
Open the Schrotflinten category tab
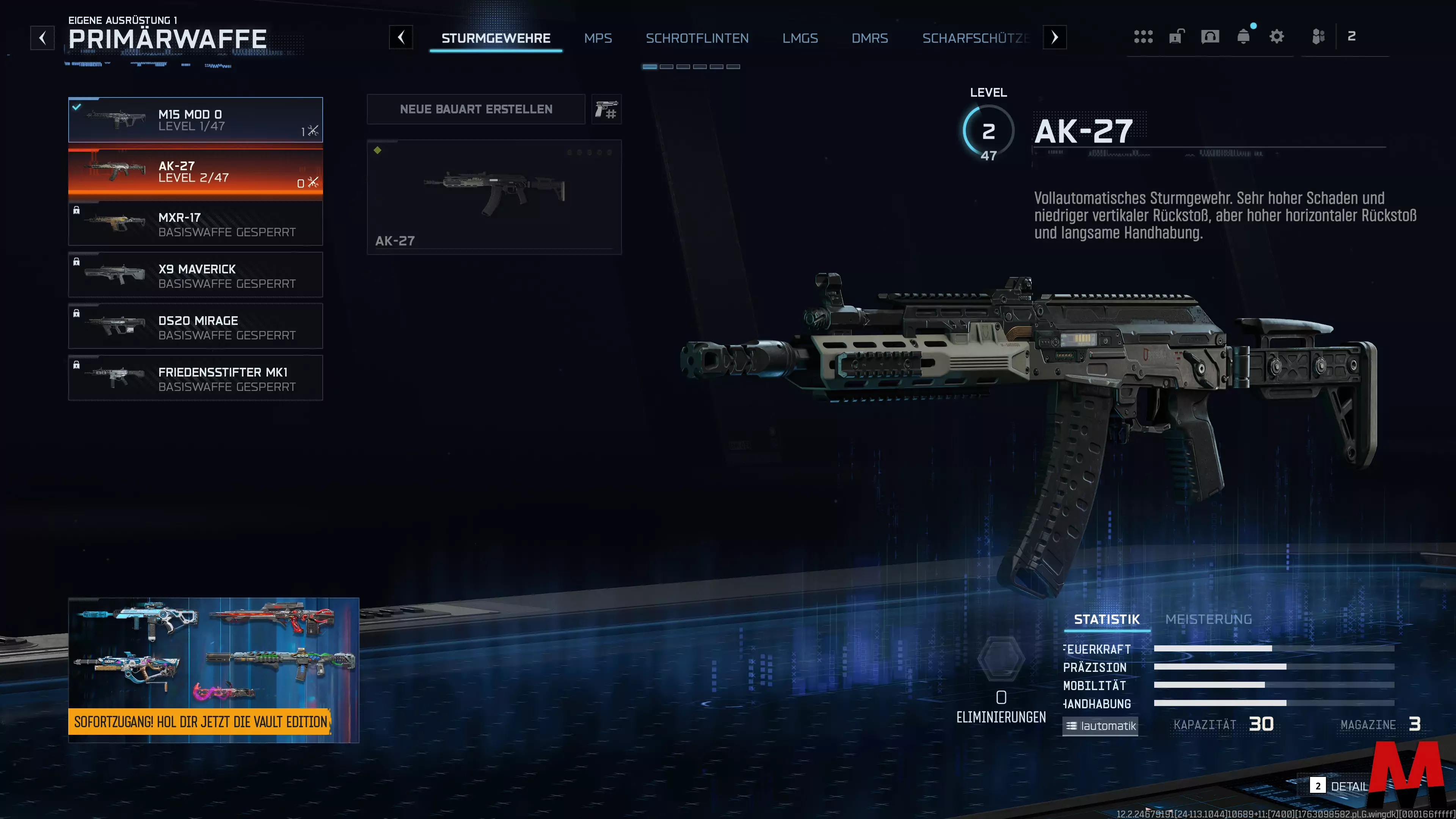coord(697,38)
